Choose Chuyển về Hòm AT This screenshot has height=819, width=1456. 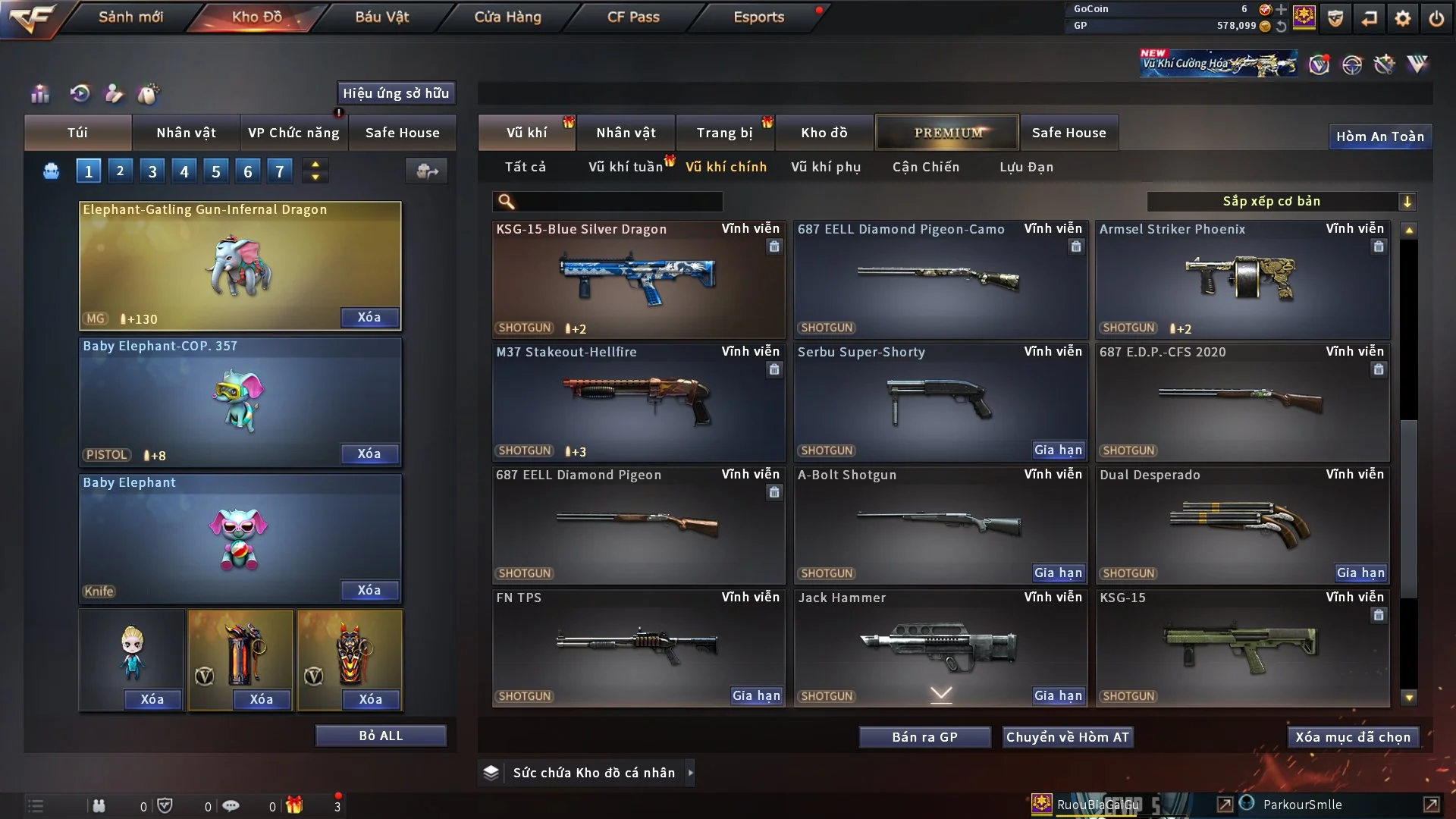click(1068, 737)
